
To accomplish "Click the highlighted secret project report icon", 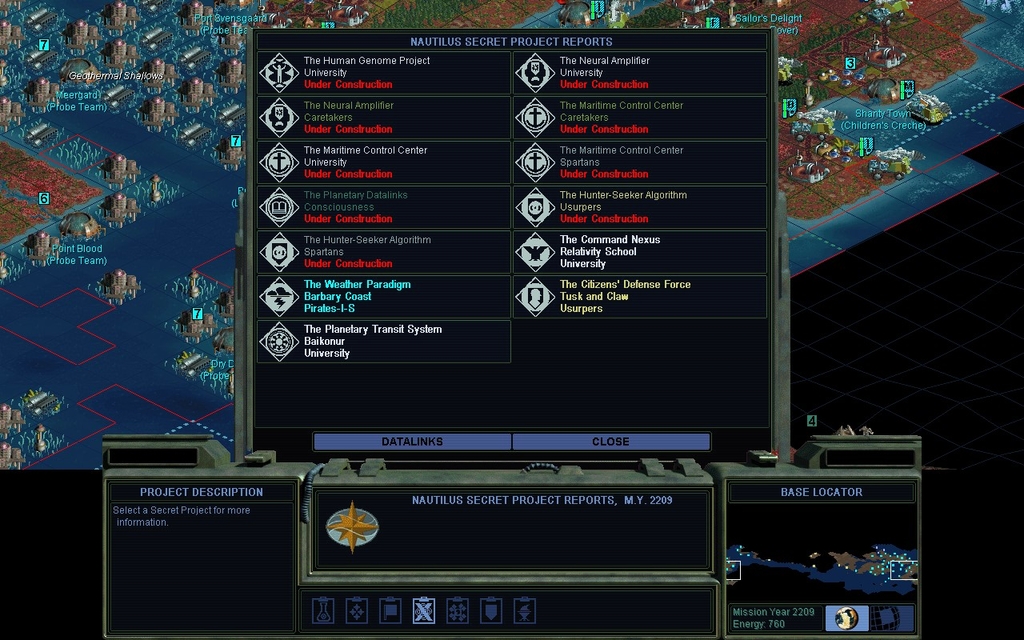I will pyautogui.click(x=424, y=610).
